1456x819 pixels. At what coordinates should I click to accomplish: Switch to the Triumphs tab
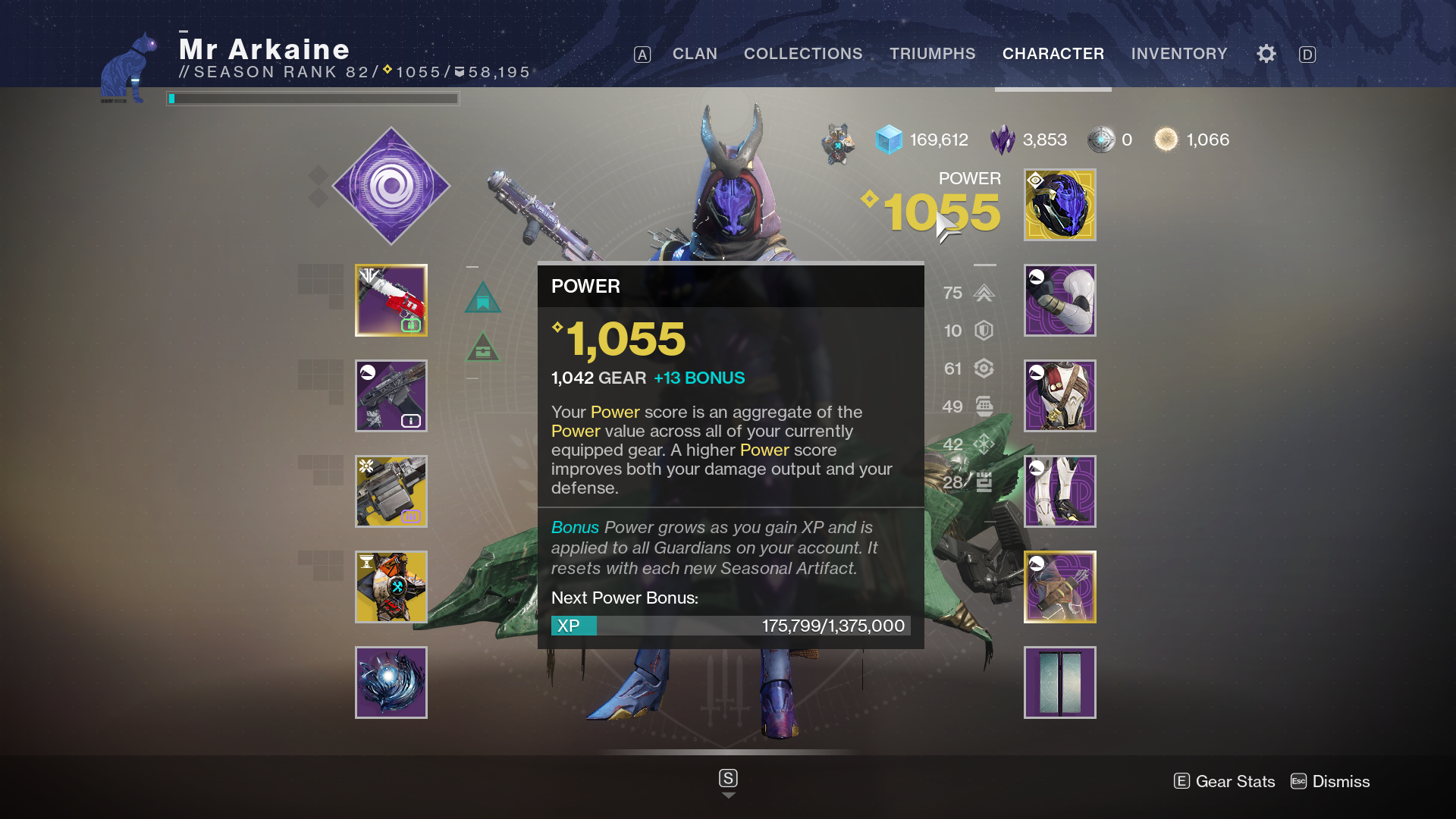click(x=932, y=54)
